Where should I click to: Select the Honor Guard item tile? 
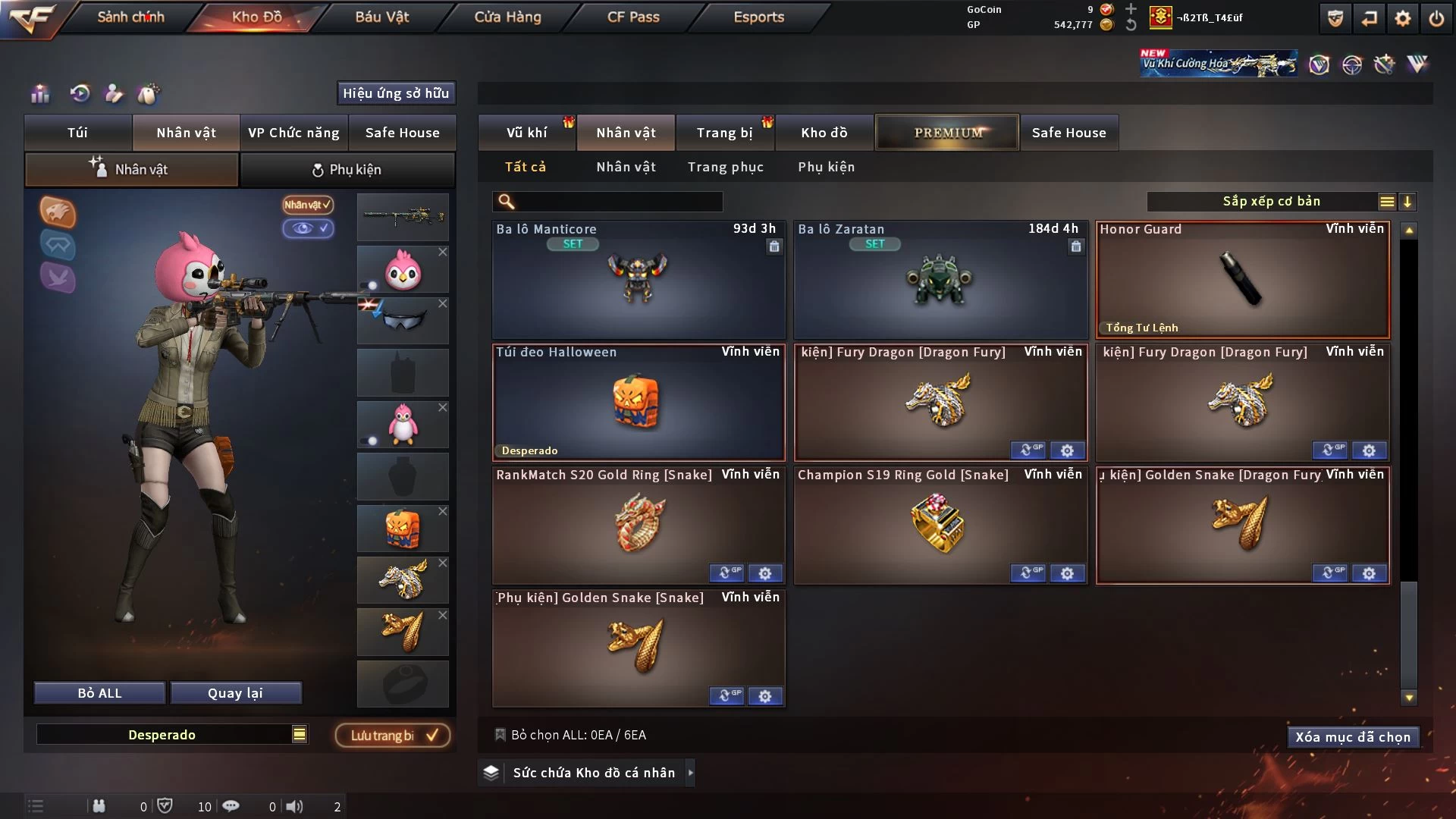coord(1242,281)
